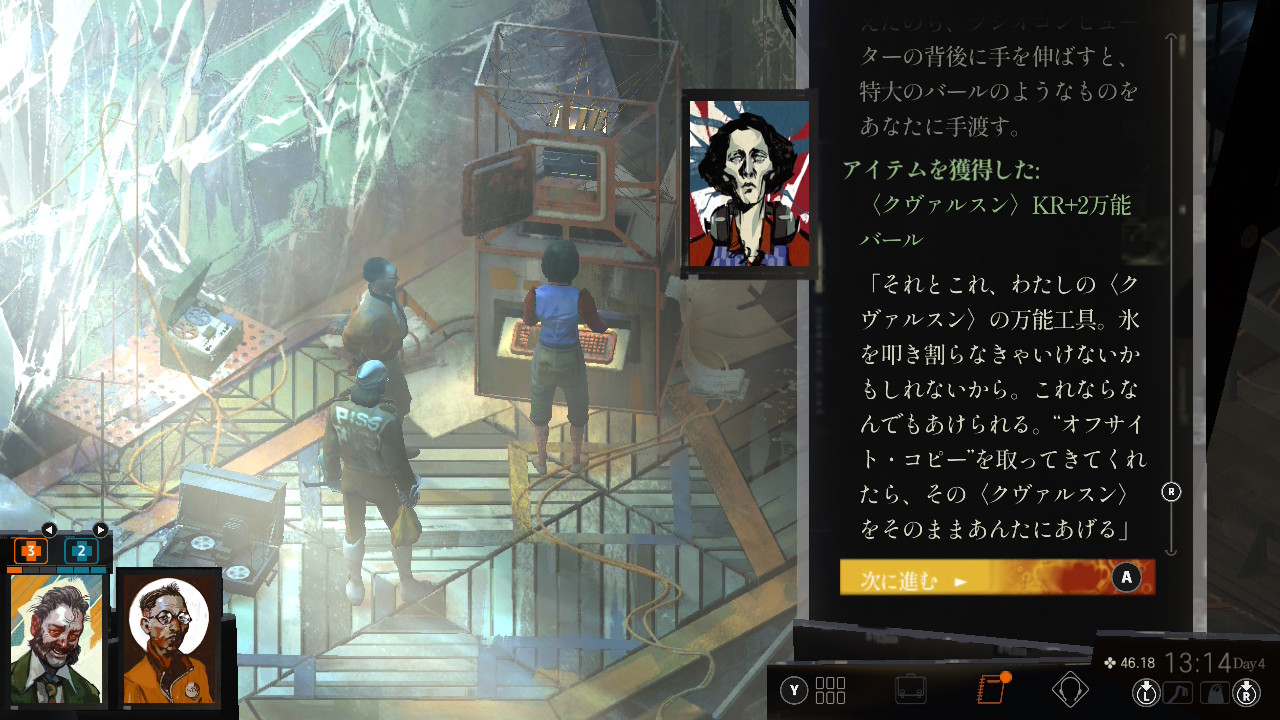Use the orange health healing item

click(31, 550)
